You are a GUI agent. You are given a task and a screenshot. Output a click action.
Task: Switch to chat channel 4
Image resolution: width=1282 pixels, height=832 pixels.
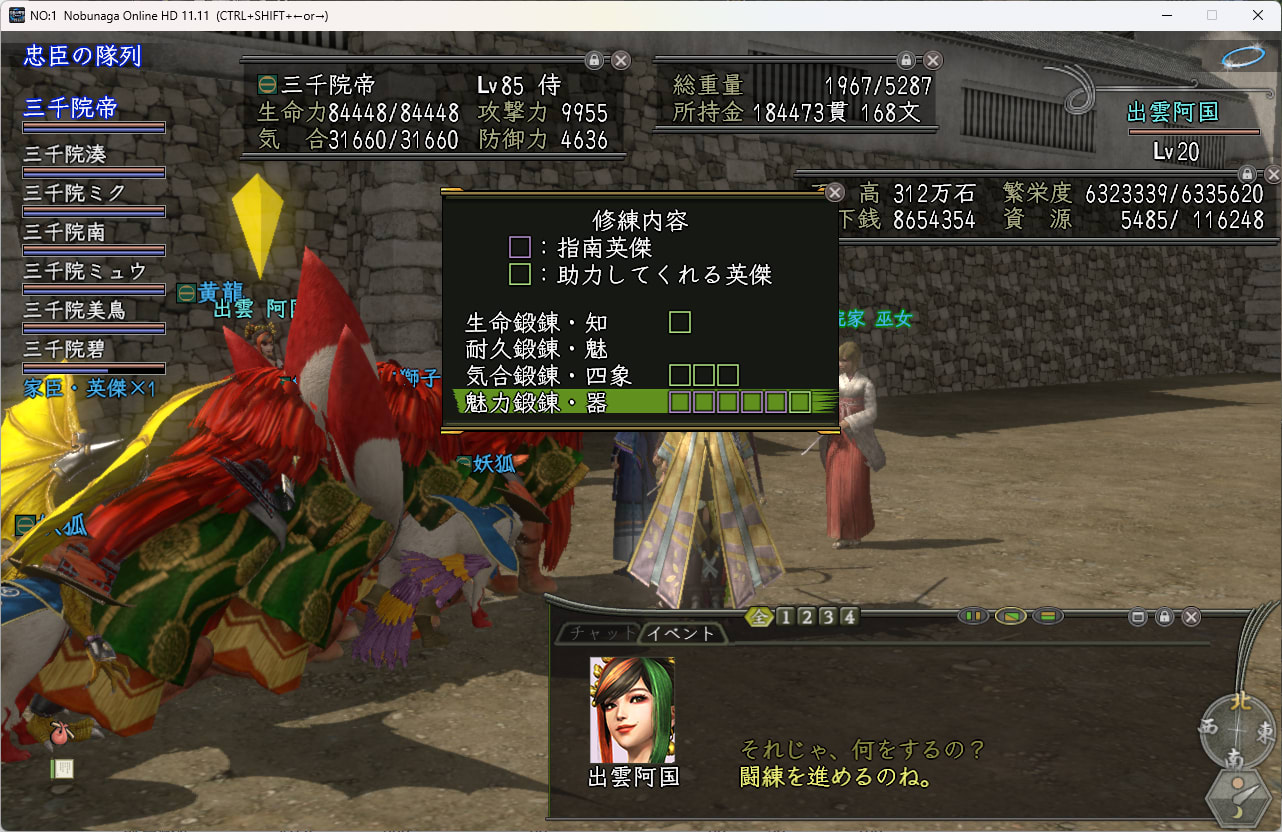click(x=849, y=617)
